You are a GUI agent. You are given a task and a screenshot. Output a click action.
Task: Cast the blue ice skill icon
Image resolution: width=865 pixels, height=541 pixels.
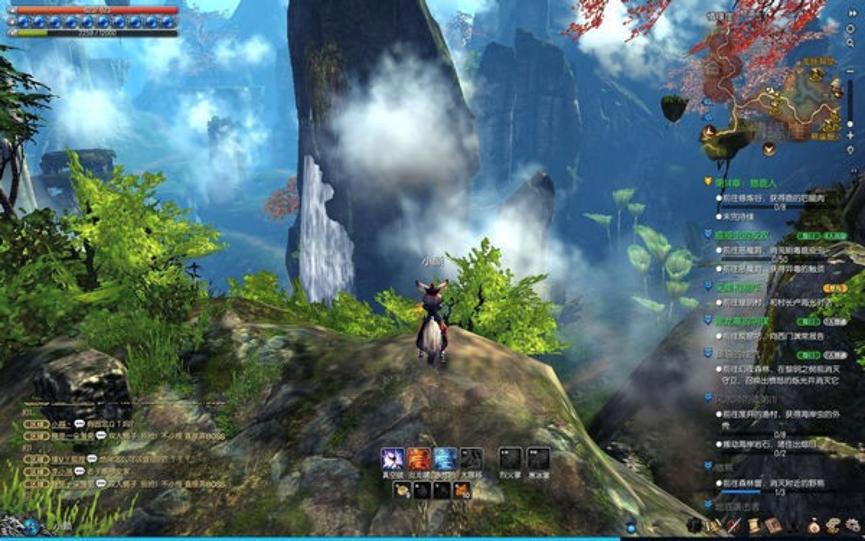[445, 459]
